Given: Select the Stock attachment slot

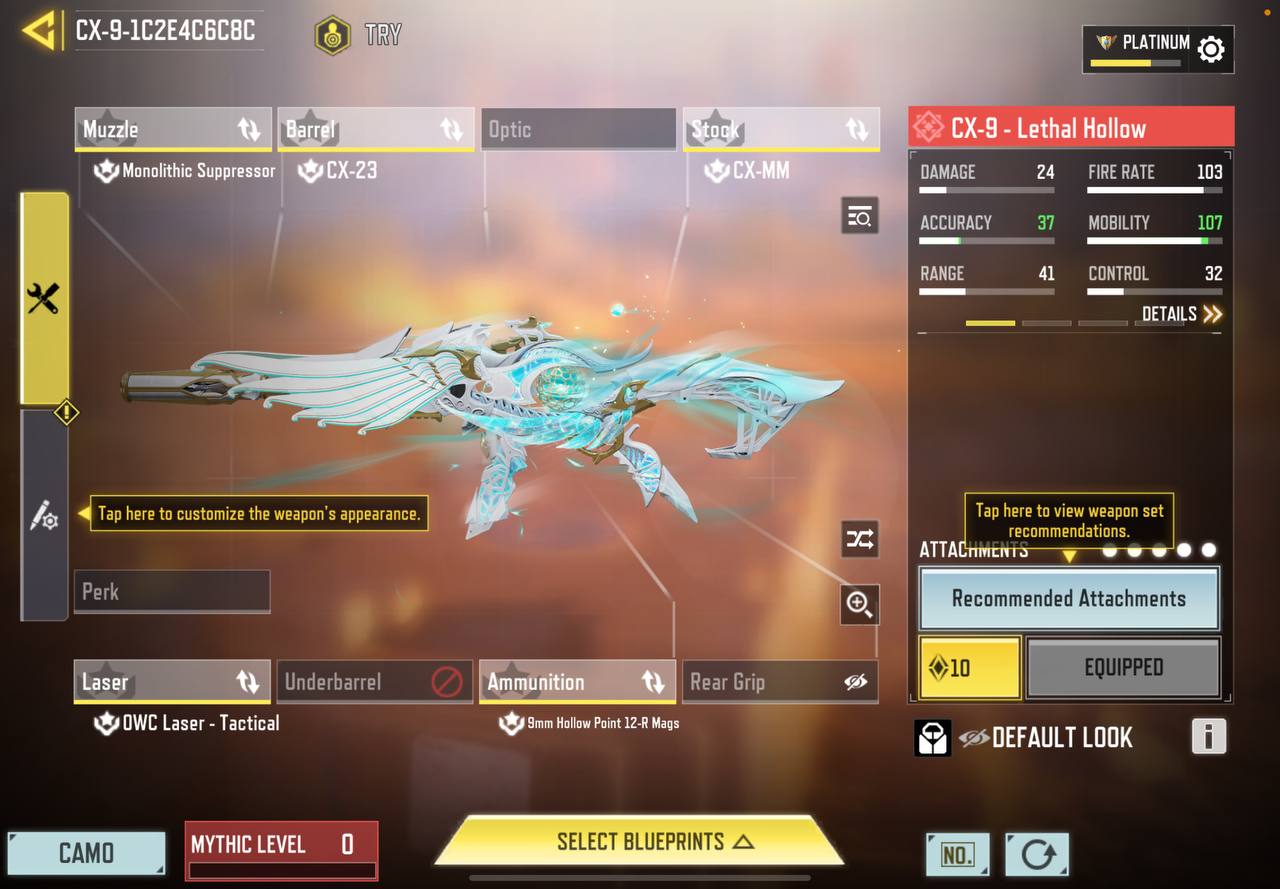Looking at the screenshot, I should (x=781, y=130).
